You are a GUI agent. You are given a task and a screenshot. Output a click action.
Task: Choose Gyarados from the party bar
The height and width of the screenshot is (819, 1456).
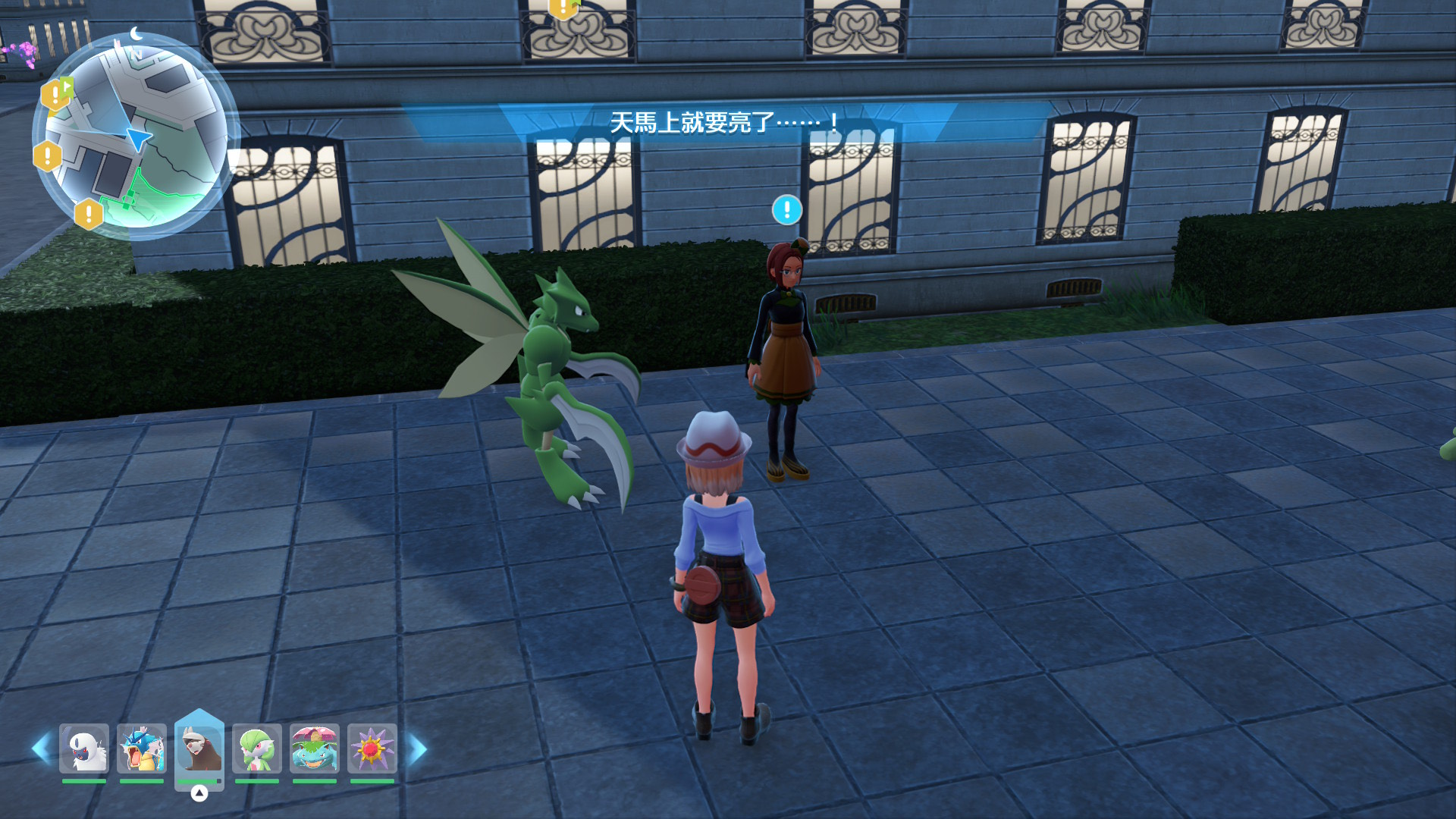tap(142, 748)
